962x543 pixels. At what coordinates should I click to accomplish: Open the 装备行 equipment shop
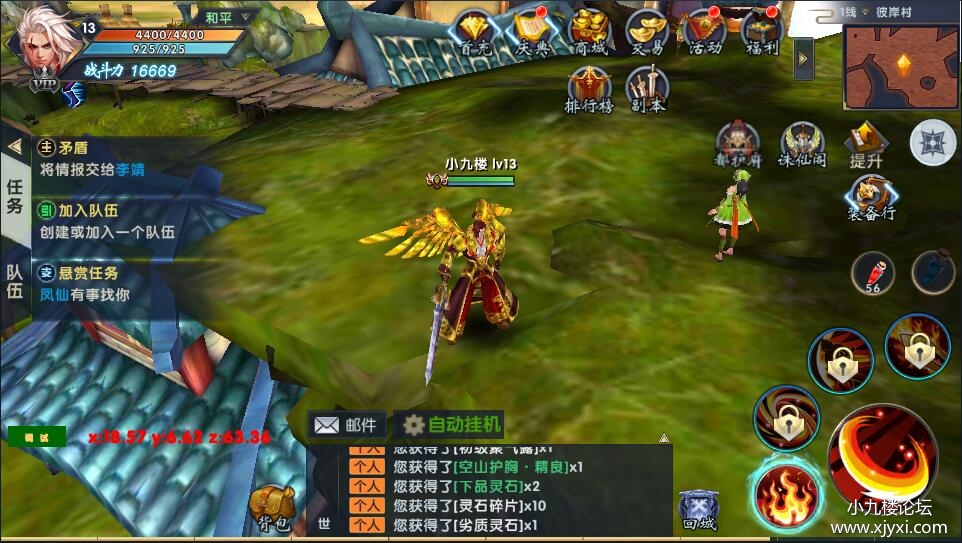click(x=871, y=198)
